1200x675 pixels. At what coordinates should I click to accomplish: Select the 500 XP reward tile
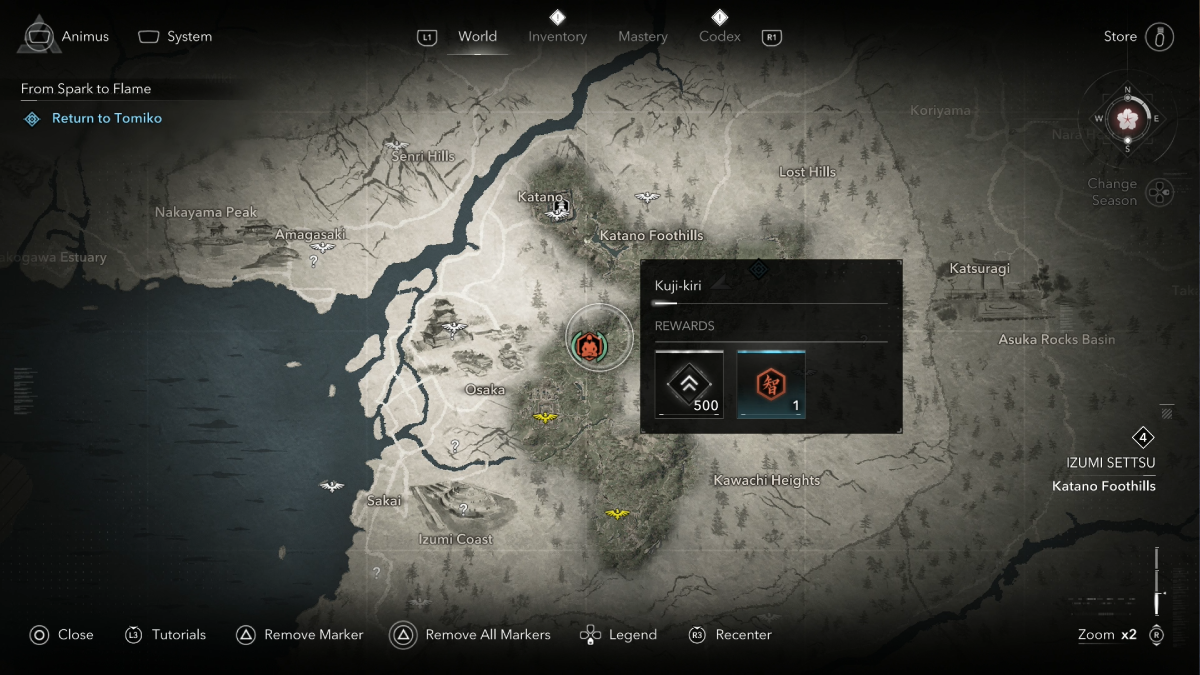[689, 384]
